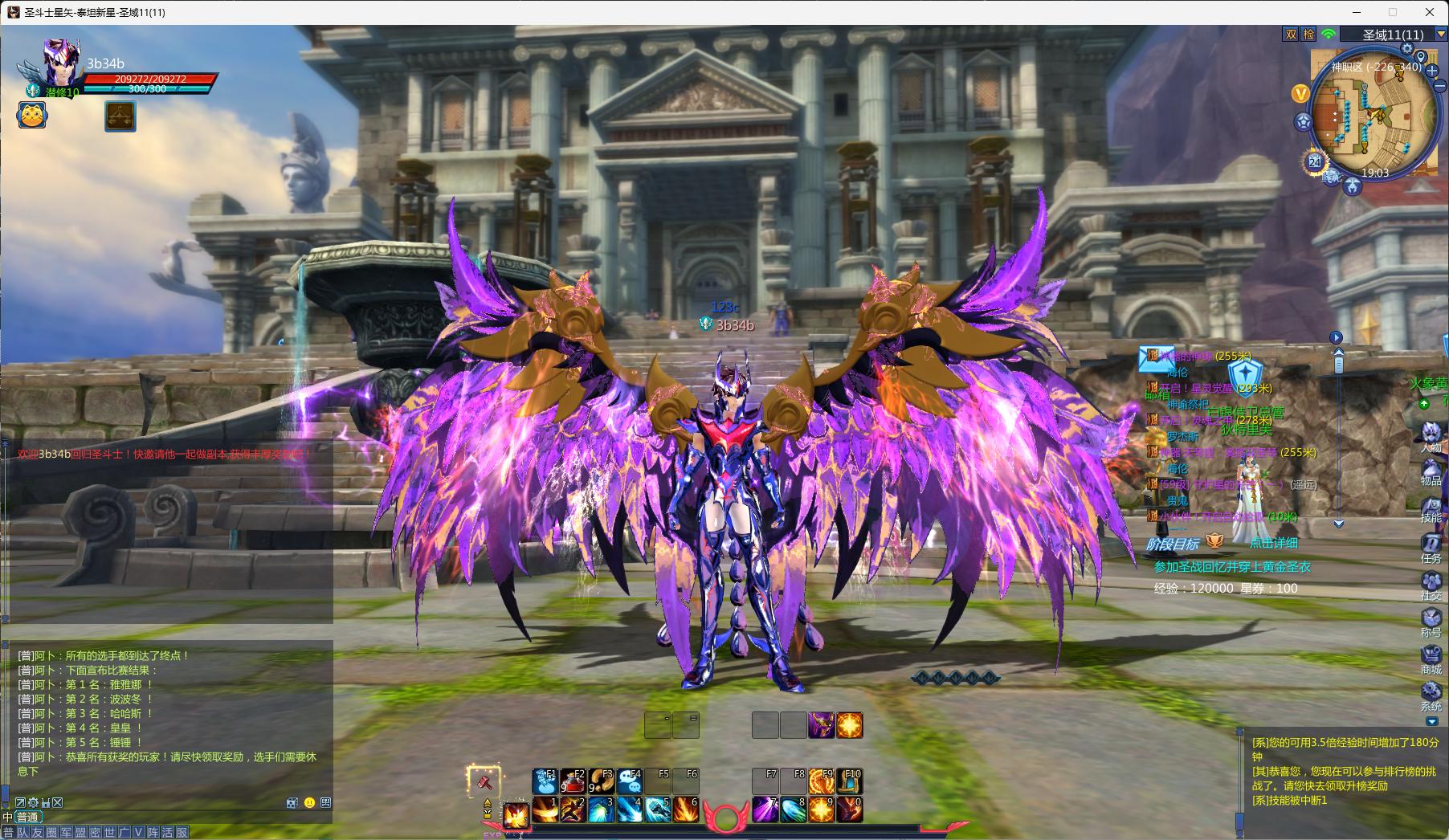Activate the purple beam skill in slot 7
Image resolution: width=1449 pixels, height=840 pixels.
click(x=765, y=809)
